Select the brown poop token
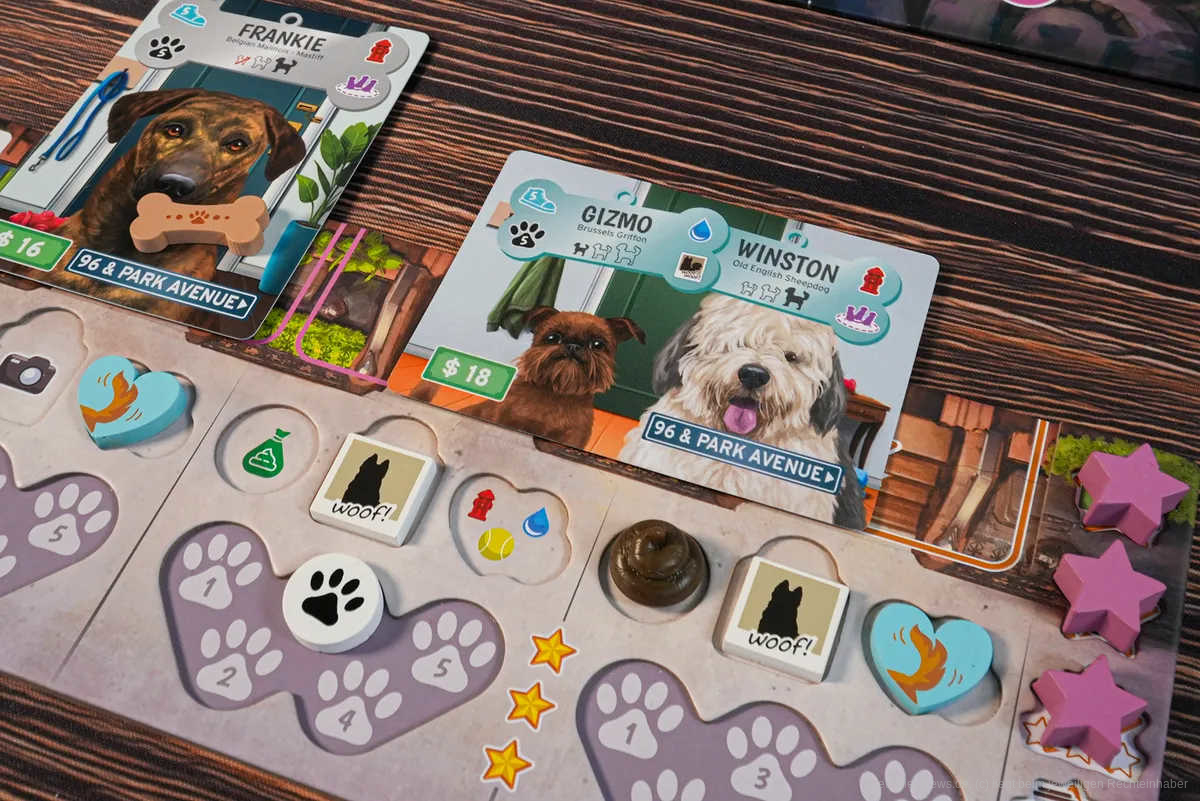1200x801 pixels. tap(658, 567)
